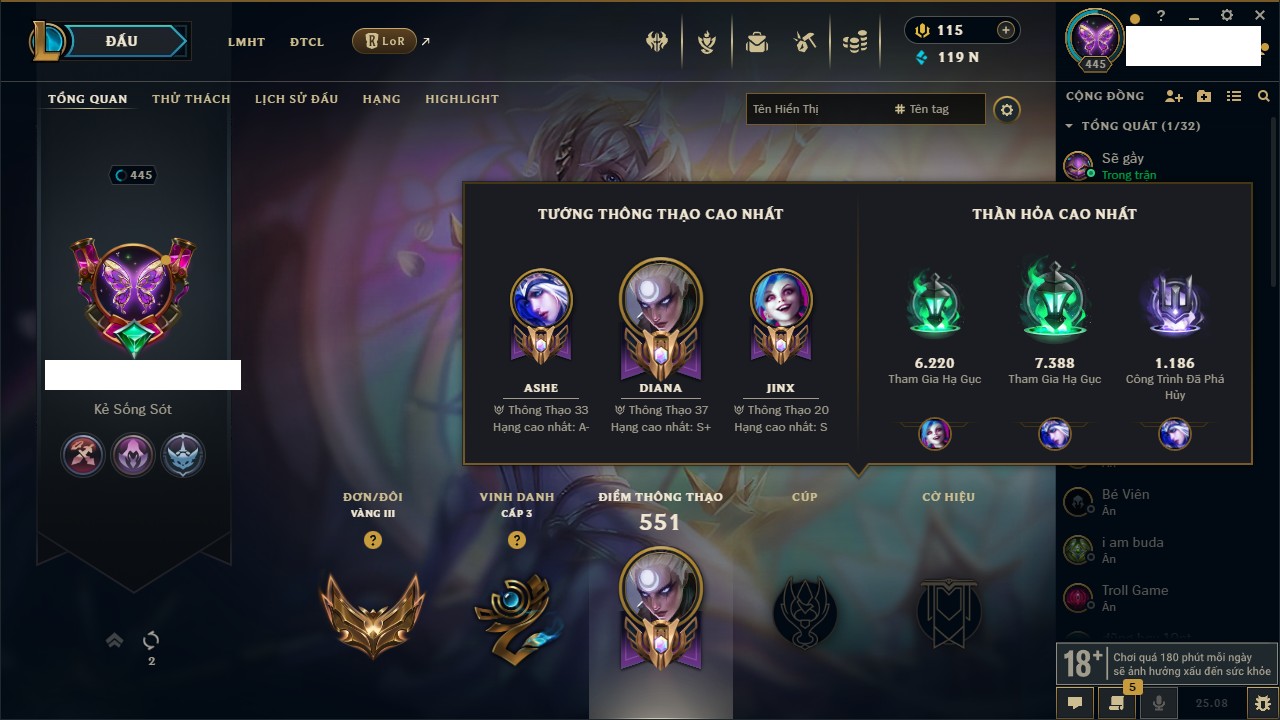This screenshot has width=1280, height=720.
Task: Open the Lịch Sử Đấu tab
Action: (296, 99)
